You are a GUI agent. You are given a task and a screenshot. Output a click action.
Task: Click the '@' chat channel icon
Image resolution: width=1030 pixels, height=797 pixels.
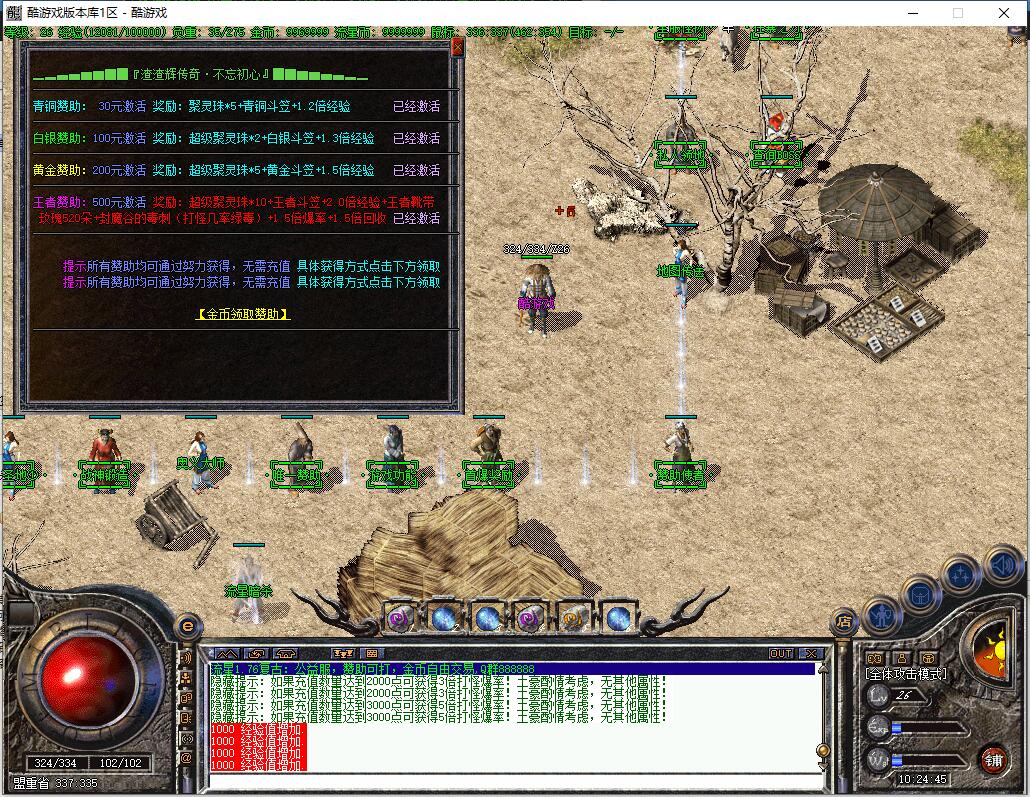(185, 757)
